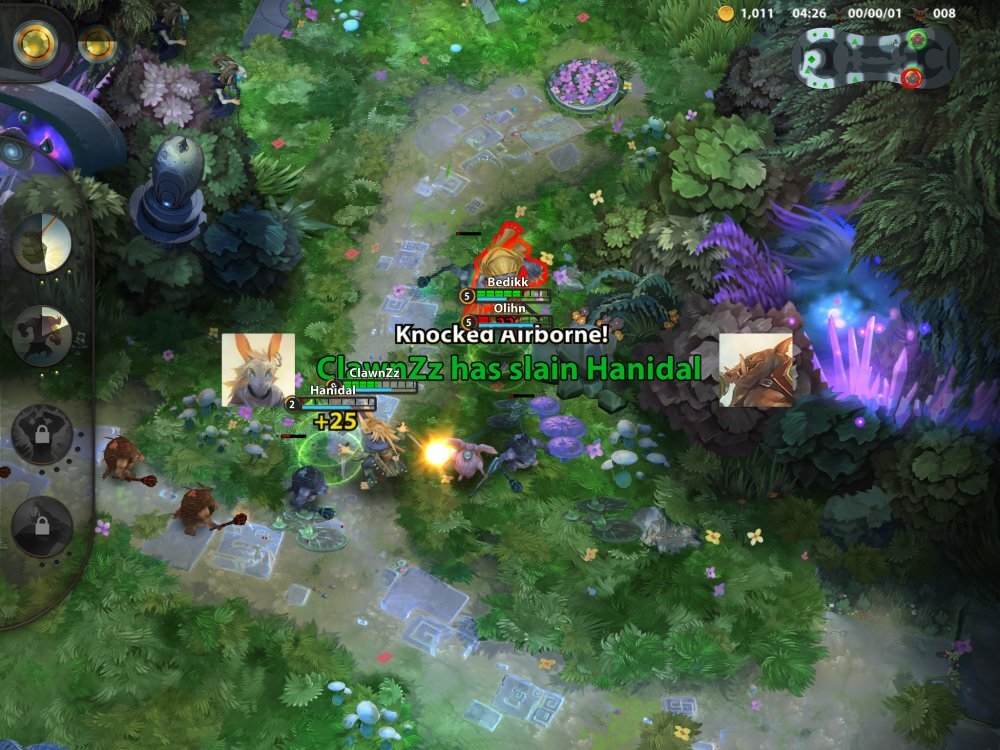Activate the green creature ability icon

point(42,243)
